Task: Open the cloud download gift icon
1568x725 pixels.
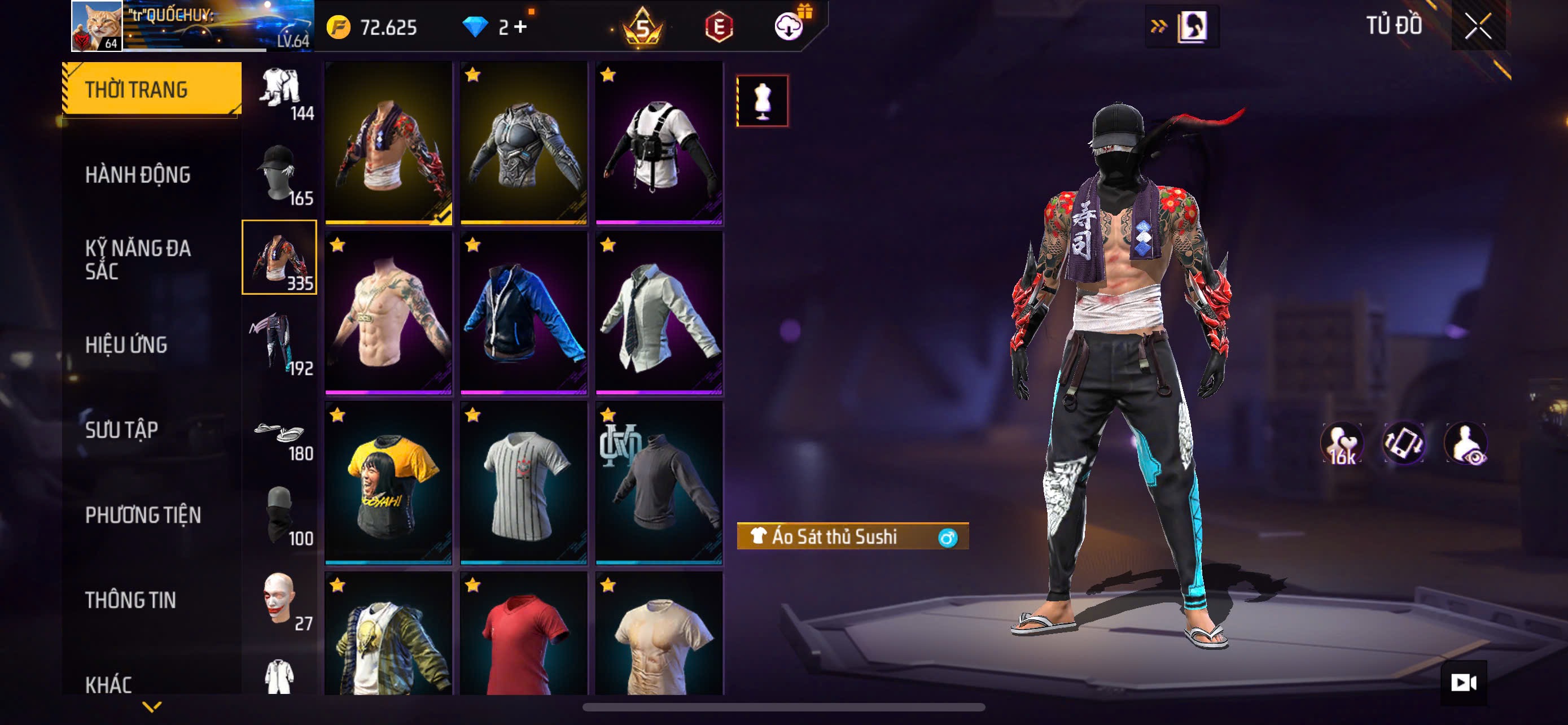Action: click(x=789, y=27)
